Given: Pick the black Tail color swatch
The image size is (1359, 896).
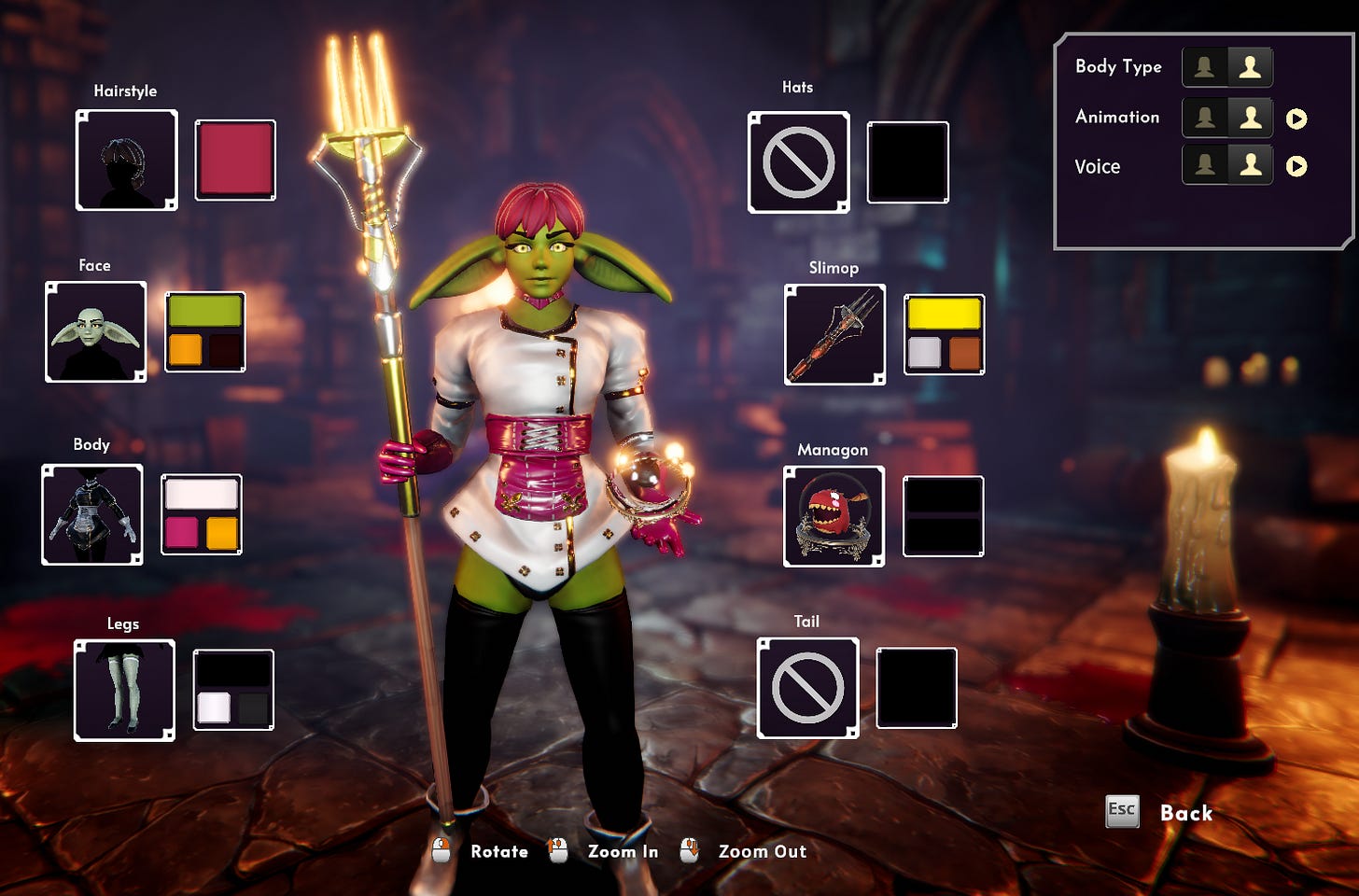Looking at the screenshot, I should point(917,688).
